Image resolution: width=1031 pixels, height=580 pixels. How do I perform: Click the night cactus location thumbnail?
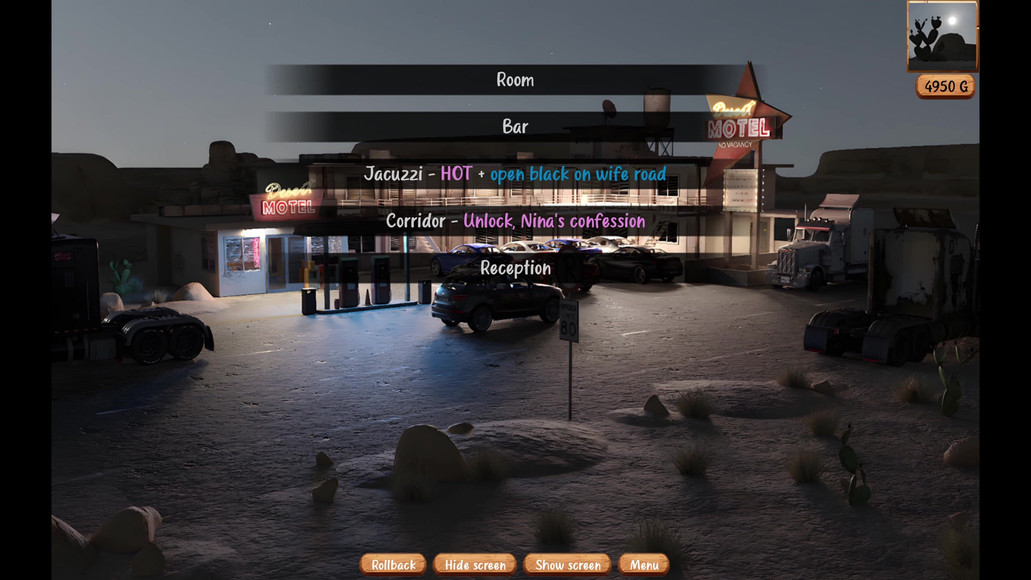[942, 36]
